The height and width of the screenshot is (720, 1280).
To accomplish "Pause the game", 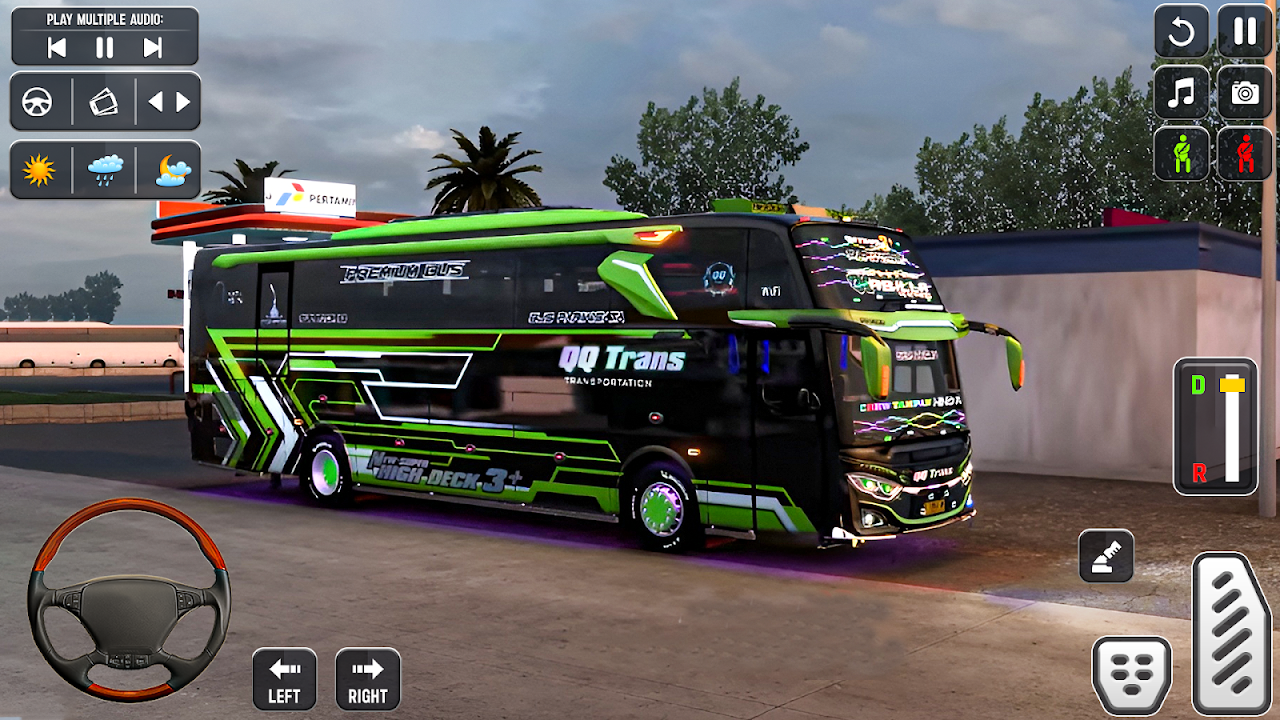I will (x=1245, y=31).
